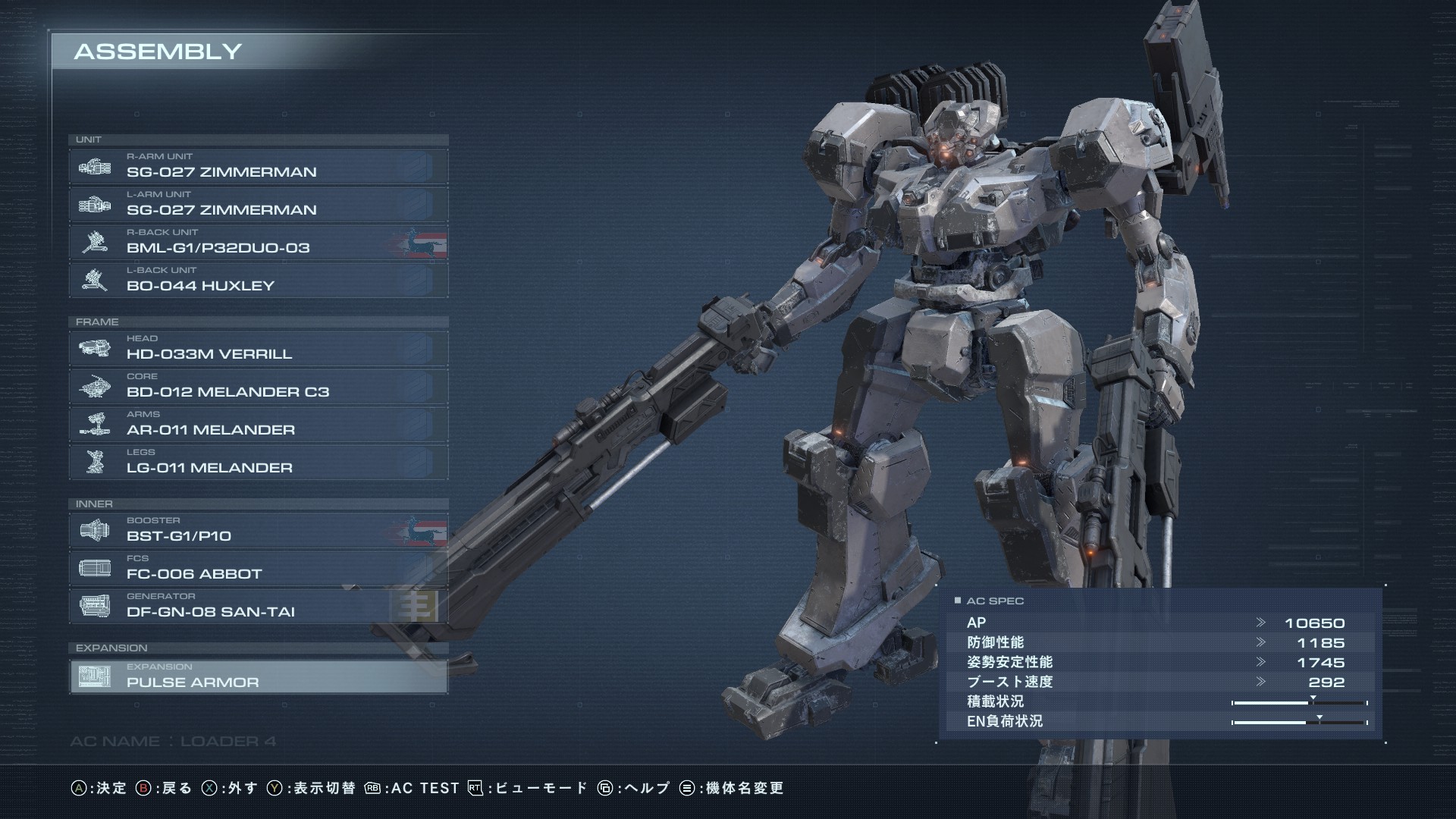The width and height of the screenshot is (1456, 819).
Task: Select the FCS FC-006 ABBOT slot
Action: click(258, 568)
